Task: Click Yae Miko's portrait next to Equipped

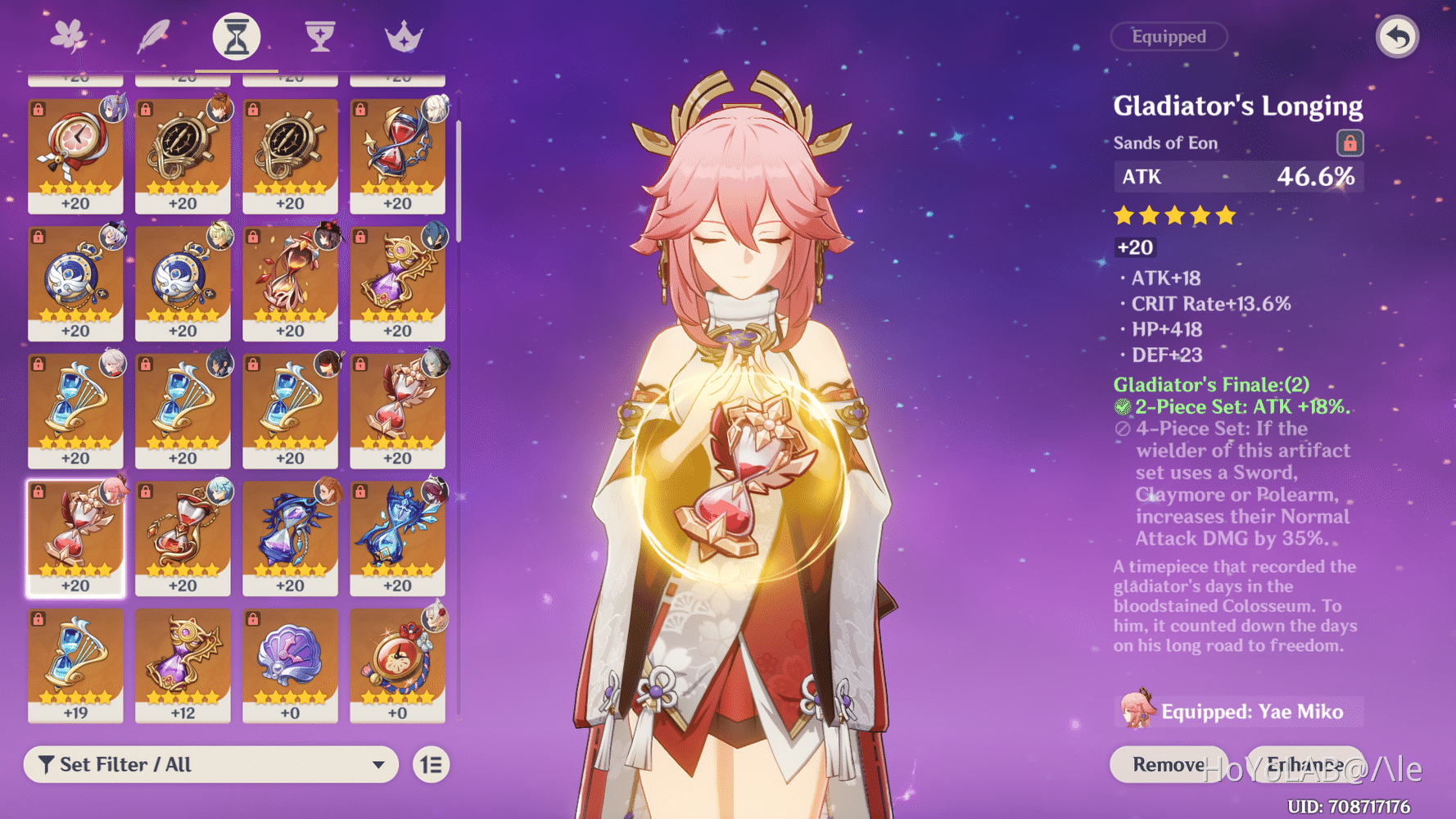Action: 1137,712
